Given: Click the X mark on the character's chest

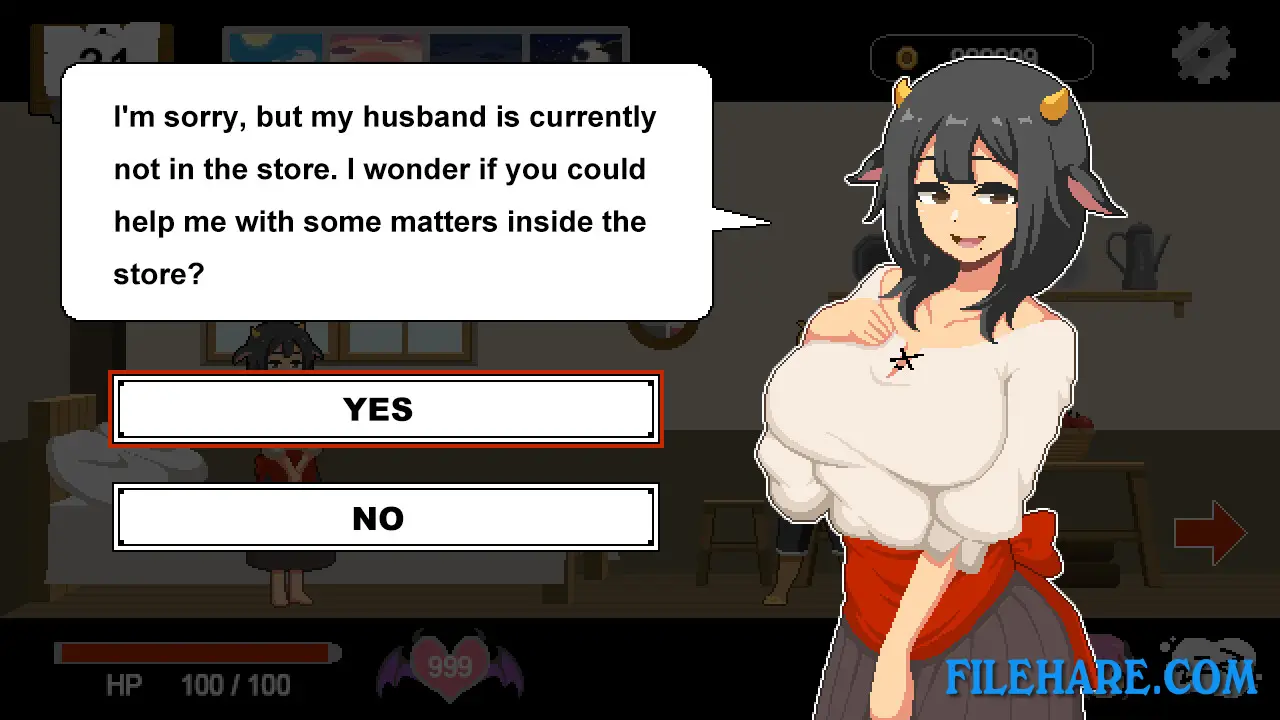Looking at the screenshot, I should coord(903,360).
